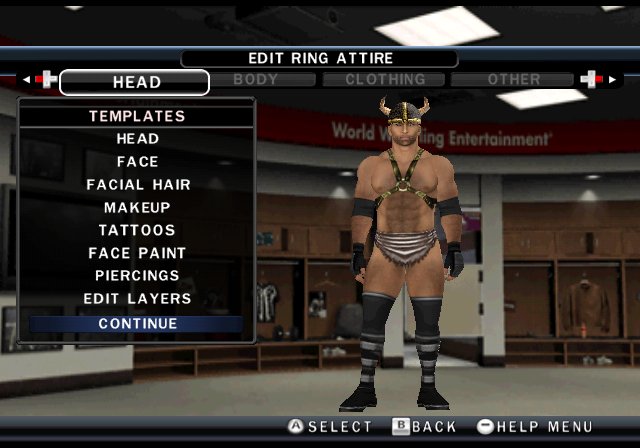Select Edit Layers entry

(x=136, y=299)
